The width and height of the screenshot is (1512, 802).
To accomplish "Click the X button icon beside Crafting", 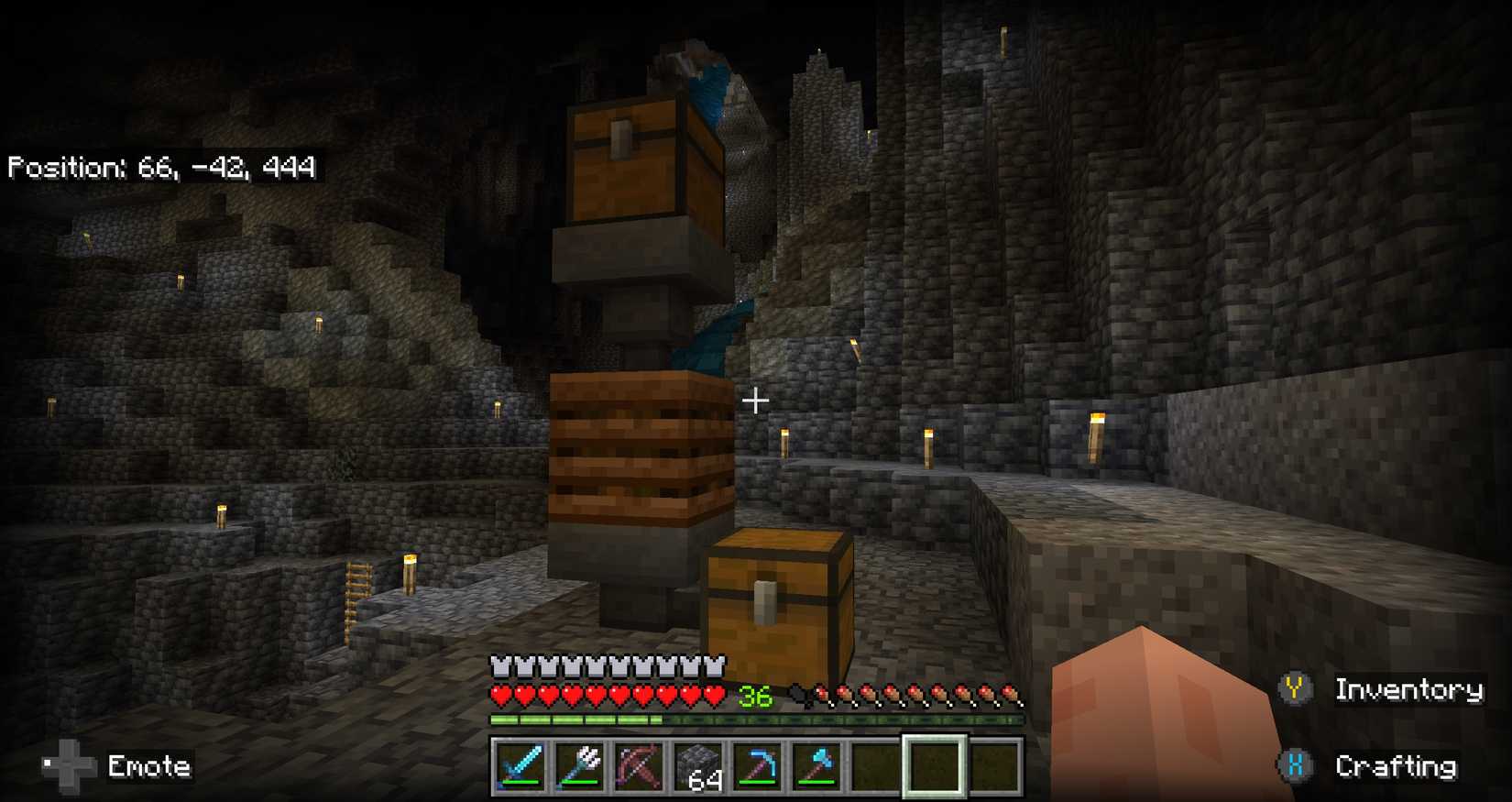I will (x=1296, y=764).
